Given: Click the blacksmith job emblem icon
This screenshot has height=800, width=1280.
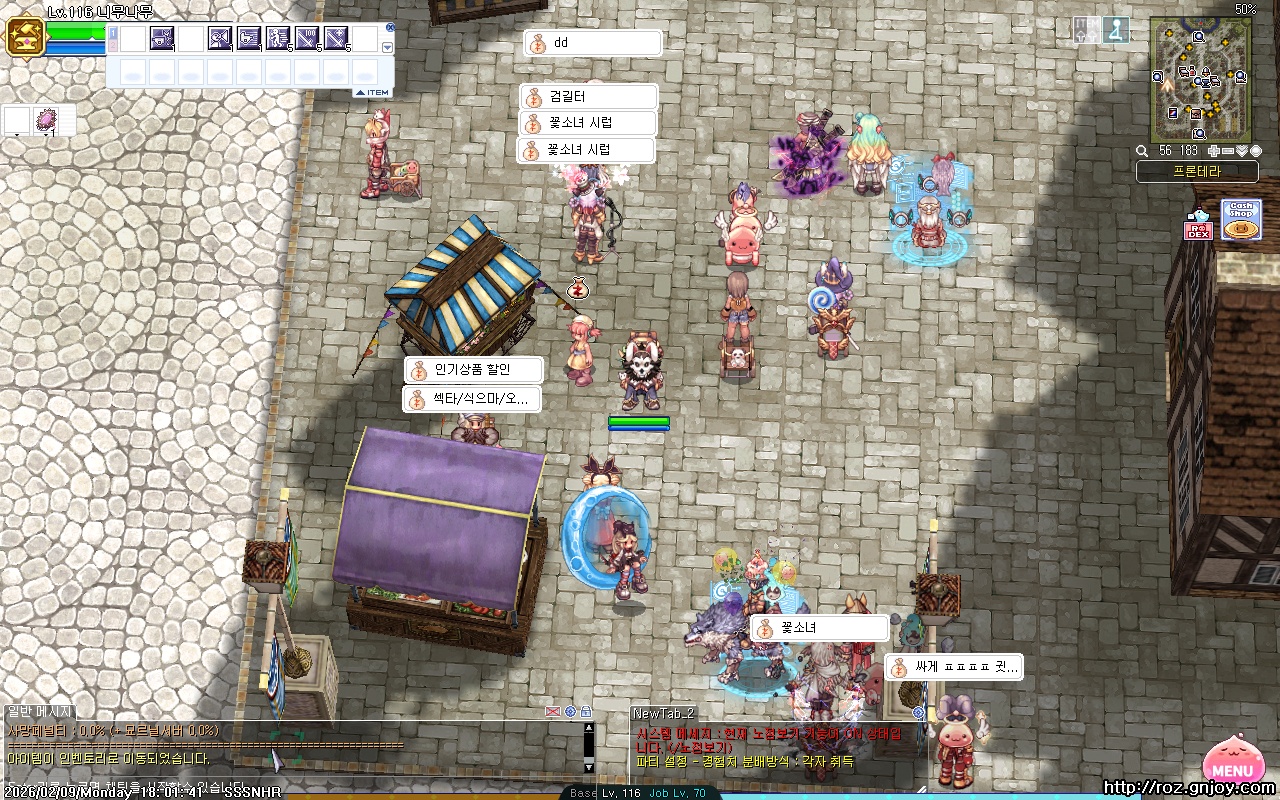Looking at the screenshot, I should tap(23, 37).
